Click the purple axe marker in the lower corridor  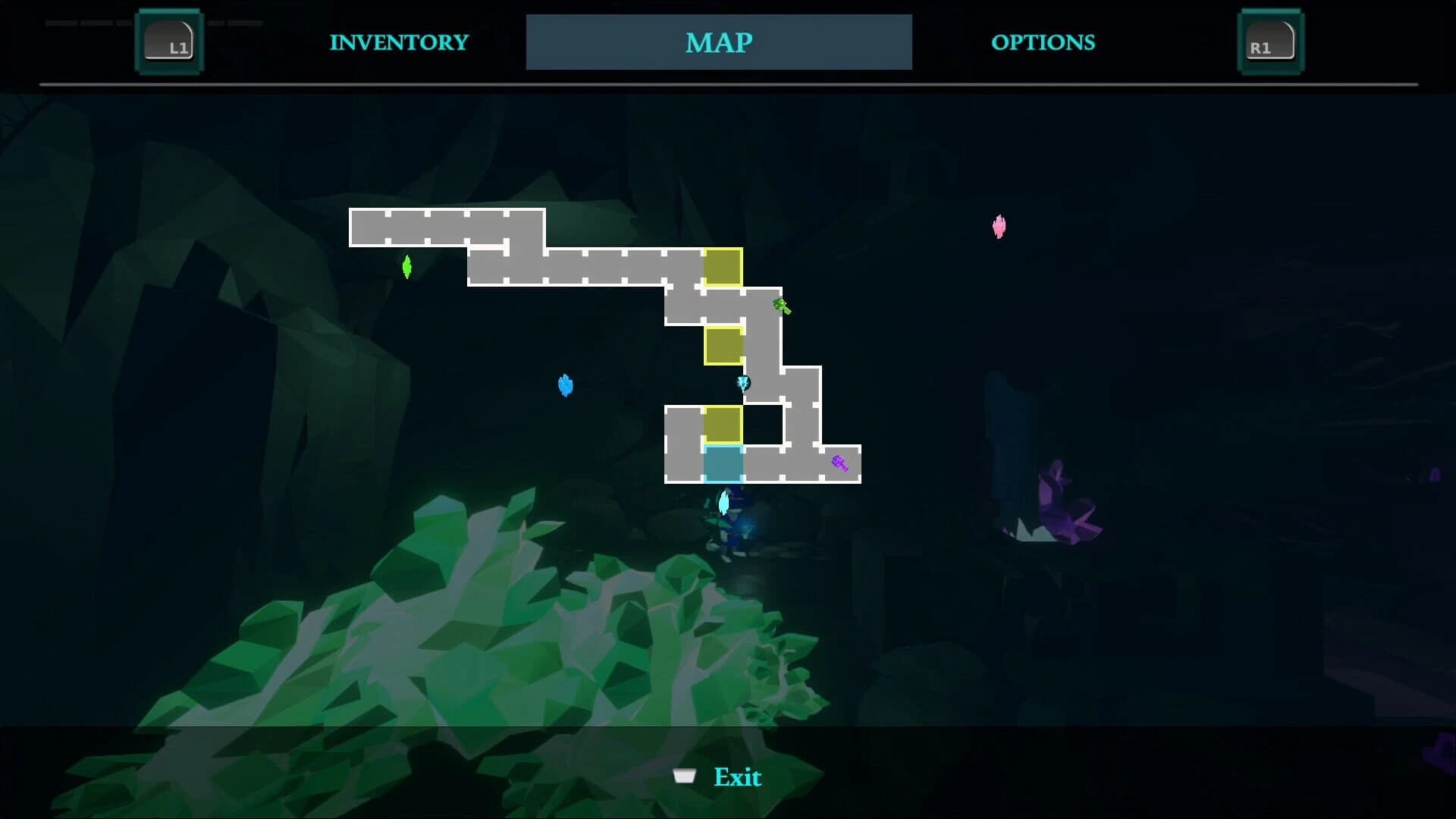point(840,463)
